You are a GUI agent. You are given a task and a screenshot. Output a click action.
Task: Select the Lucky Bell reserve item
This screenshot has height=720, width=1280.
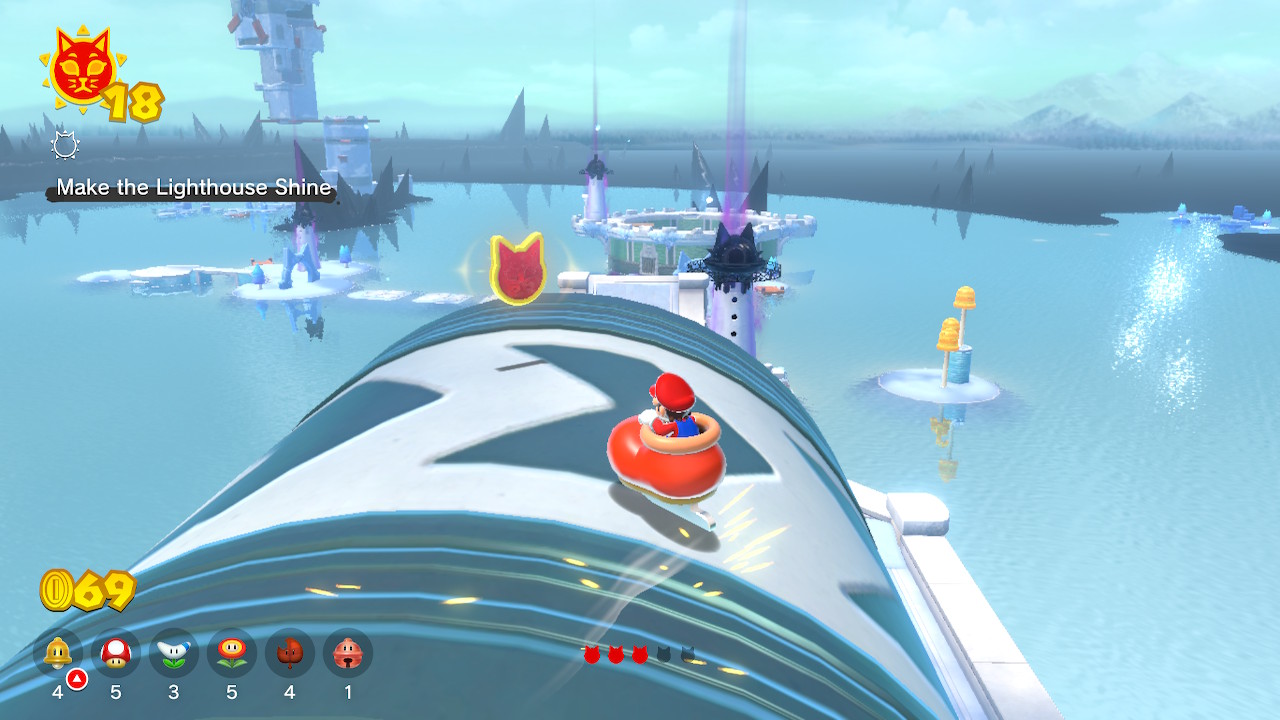[348, 654]
